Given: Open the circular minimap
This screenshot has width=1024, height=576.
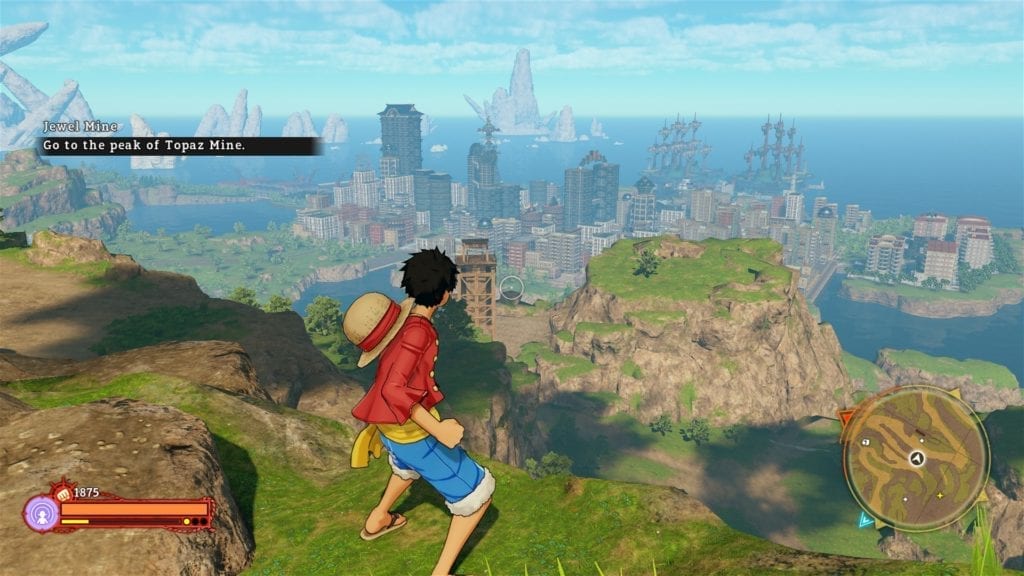Looking at the screenshot, I should (915, 457).
